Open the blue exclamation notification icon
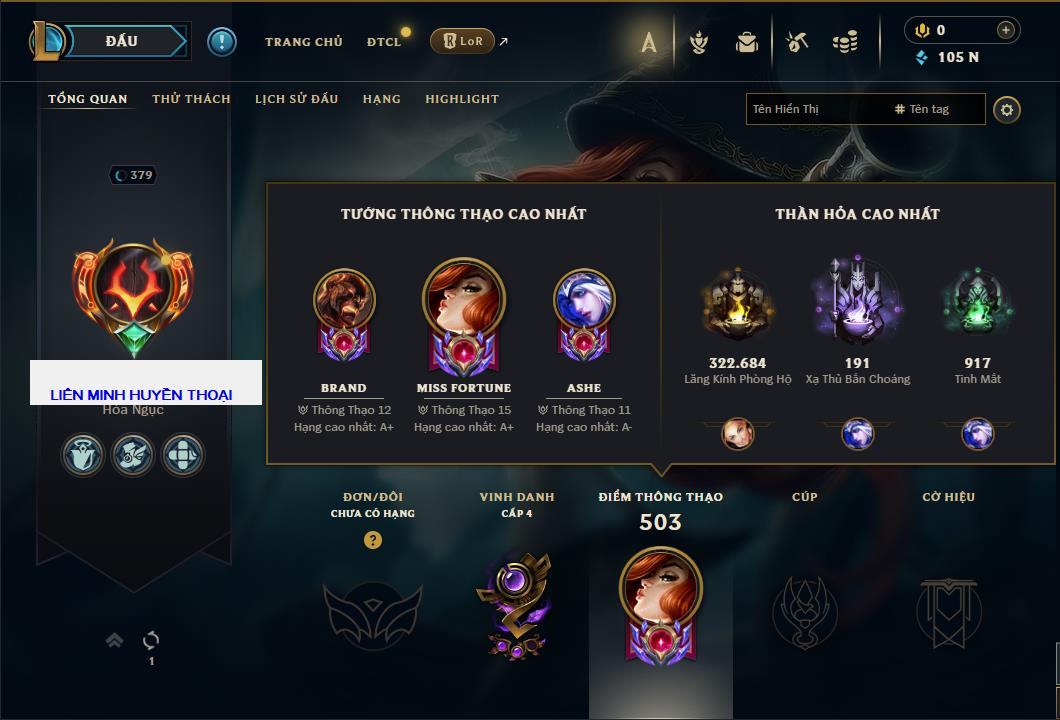 [222, 42]
